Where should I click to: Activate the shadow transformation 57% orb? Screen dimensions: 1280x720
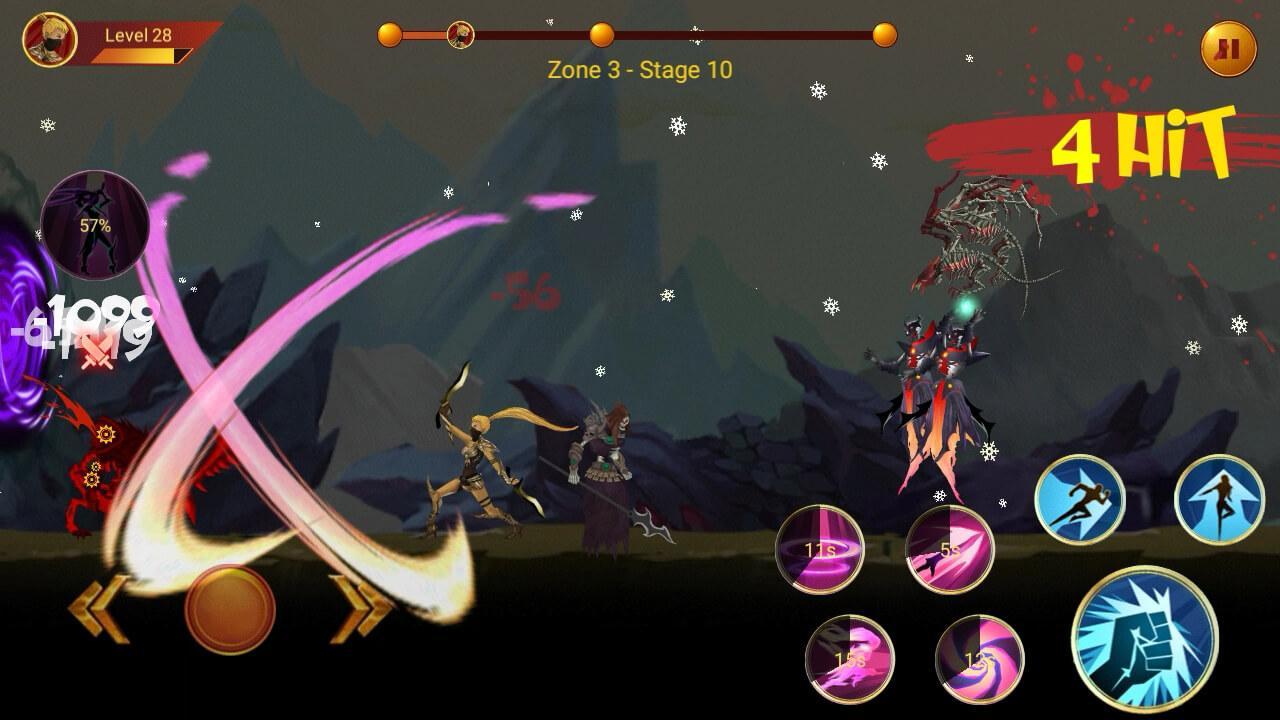(95, 225)
